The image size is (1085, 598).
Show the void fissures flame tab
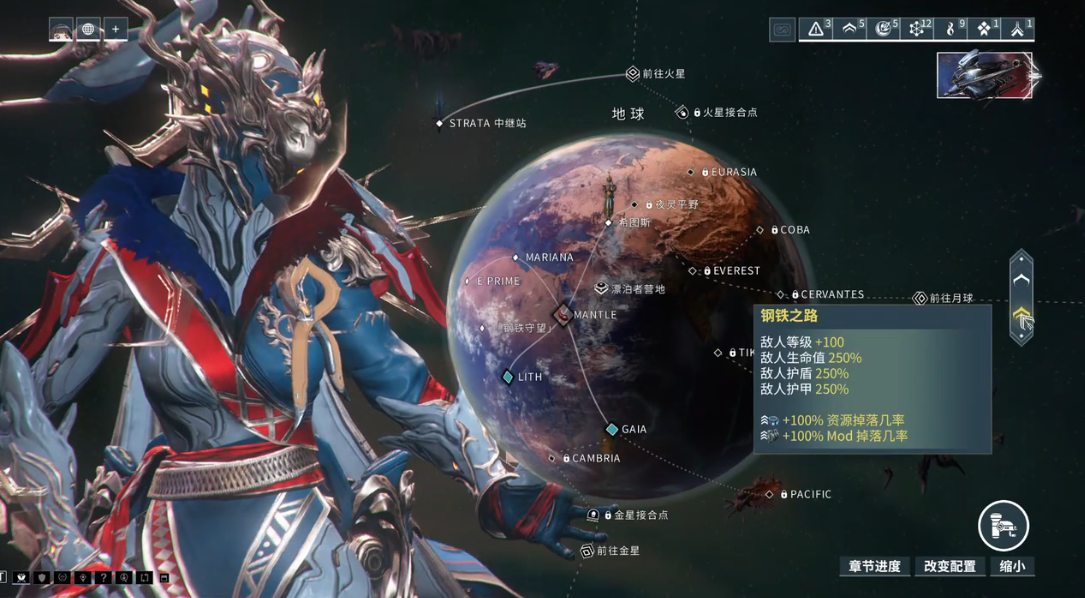click(950, 29)
